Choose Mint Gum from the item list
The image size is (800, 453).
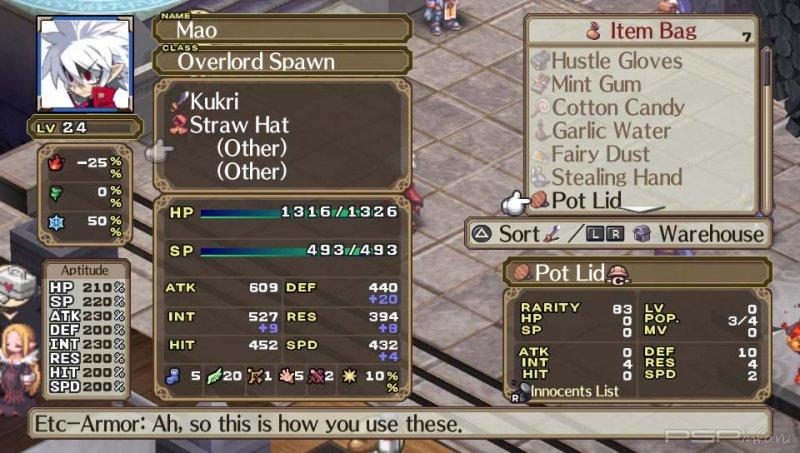596,85
